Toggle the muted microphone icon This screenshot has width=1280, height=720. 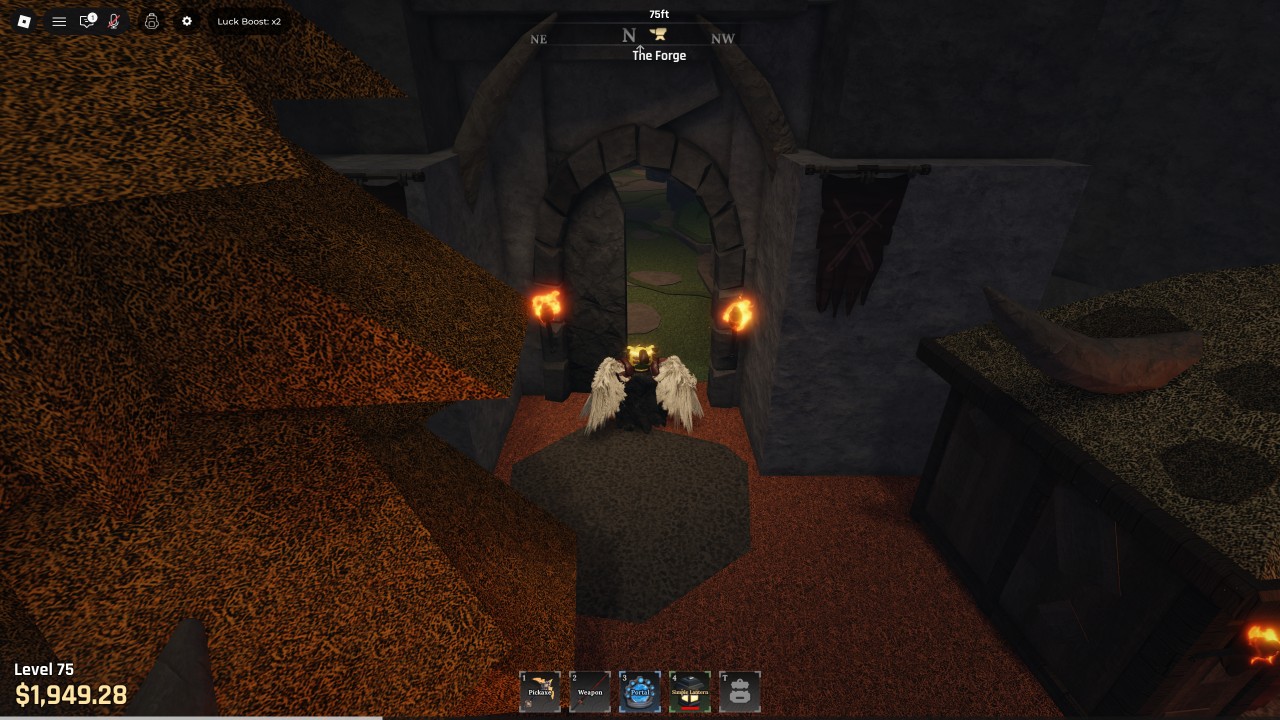(x=114, y=21)
